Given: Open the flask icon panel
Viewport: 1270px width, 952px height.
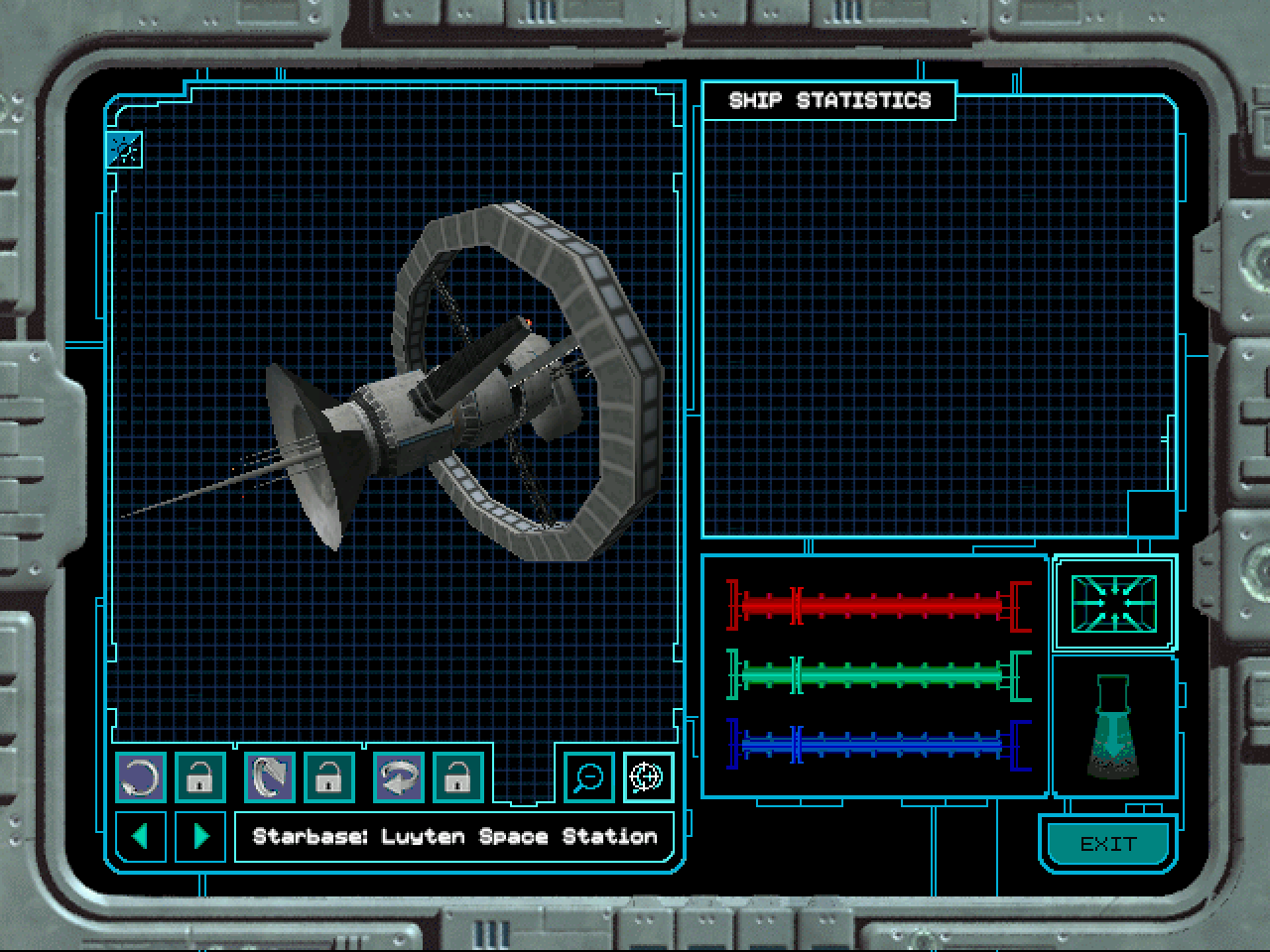Looking at the screenshot, I should point(1114,726).
